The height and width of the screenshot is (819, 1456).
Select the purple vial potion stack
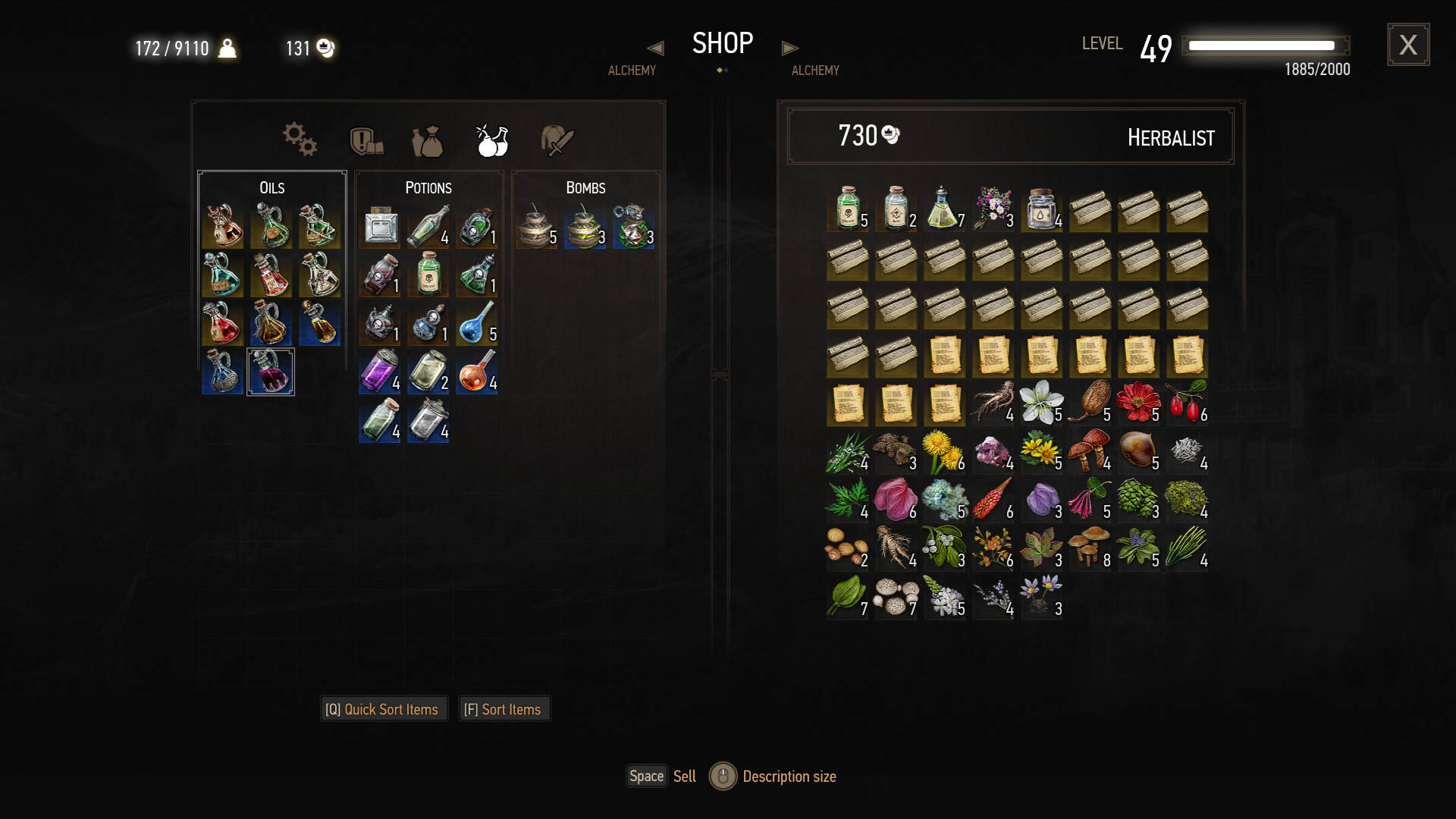point(379,372)
